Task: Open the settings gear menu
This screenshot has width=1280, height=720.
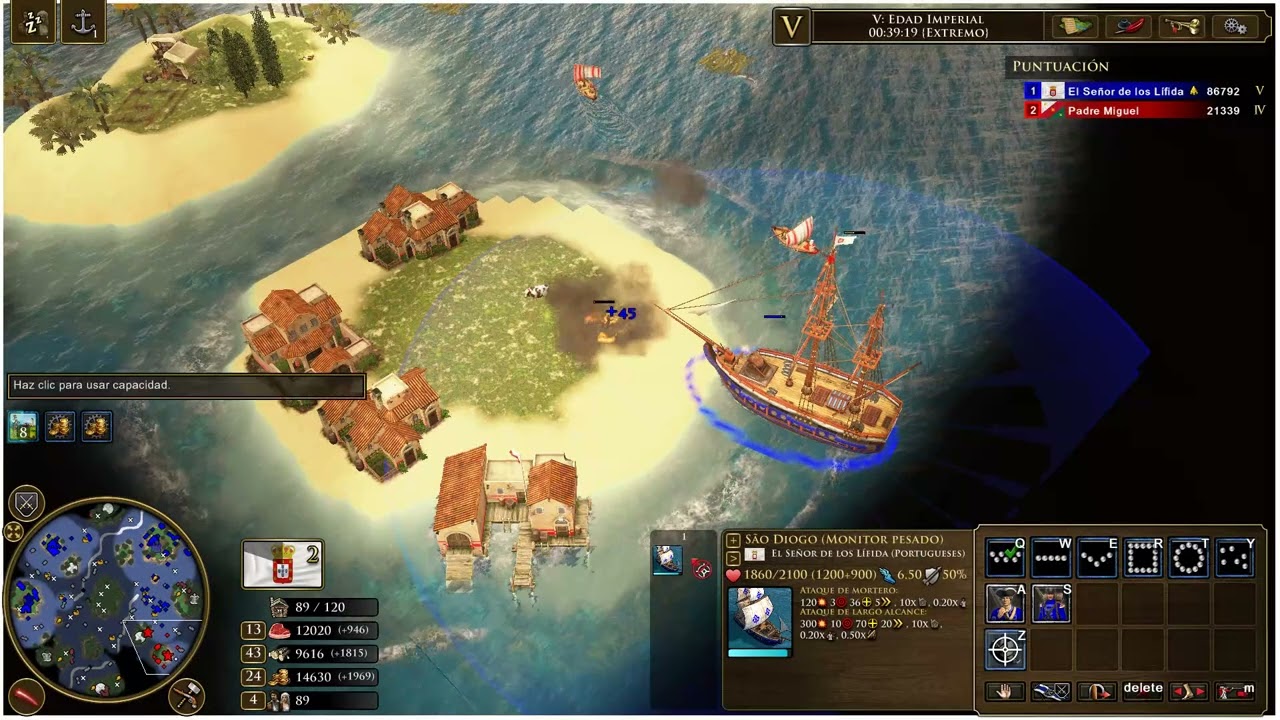Action: click(x=1234, y=27)
